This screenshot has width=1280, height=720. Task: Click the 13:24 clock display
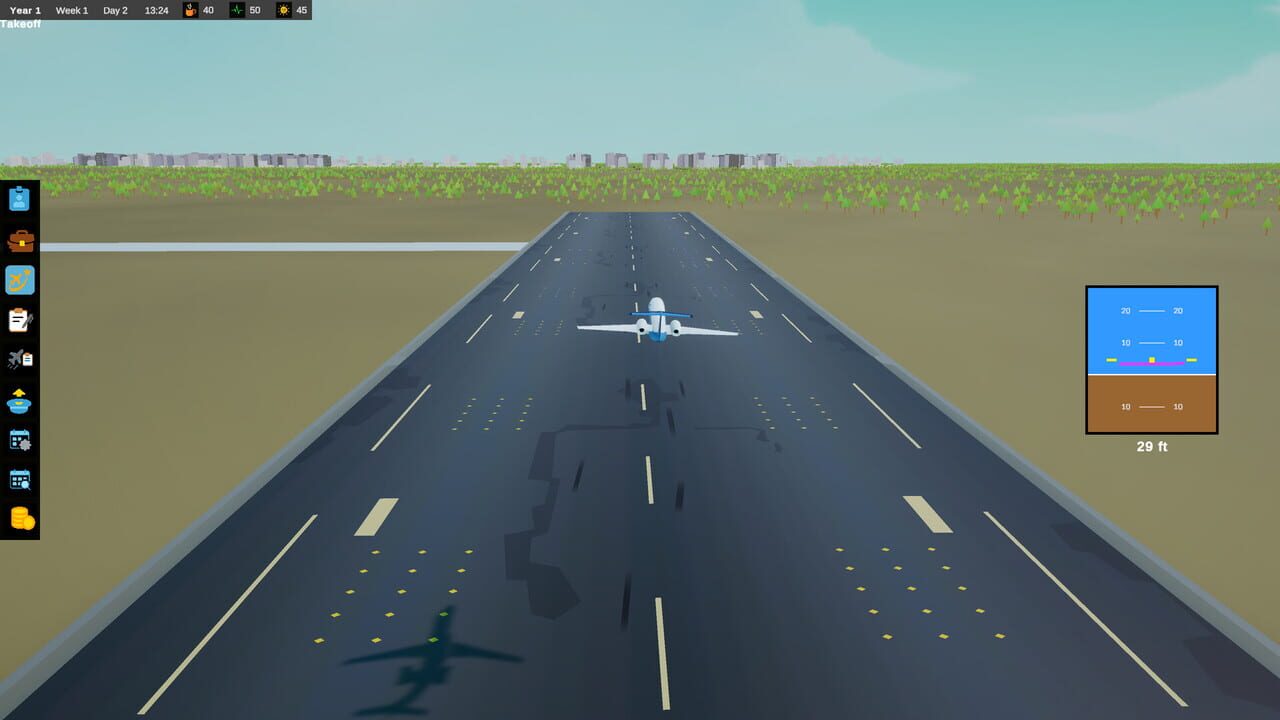tap(157, 11)
